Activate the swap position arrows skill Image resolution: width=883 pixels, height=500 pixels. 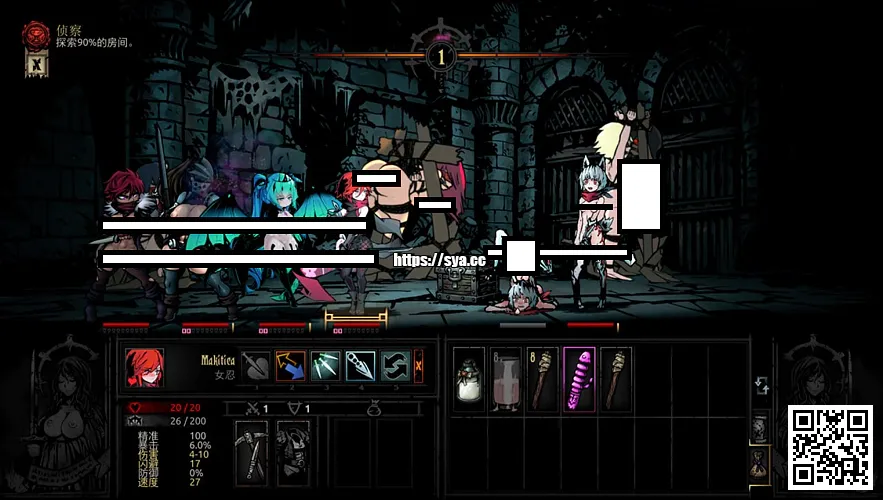click(394, 367)
